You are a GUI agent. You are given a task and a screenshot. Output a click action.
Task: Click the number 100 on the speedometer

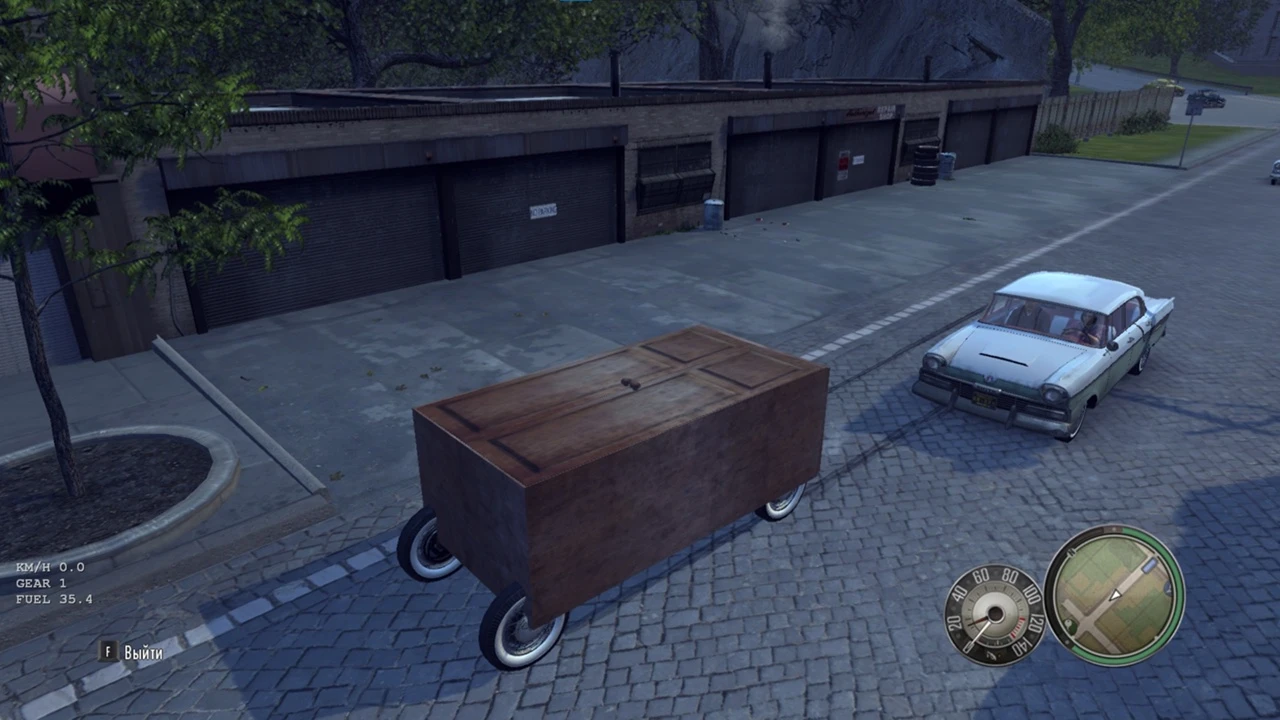pos(1031,593)
